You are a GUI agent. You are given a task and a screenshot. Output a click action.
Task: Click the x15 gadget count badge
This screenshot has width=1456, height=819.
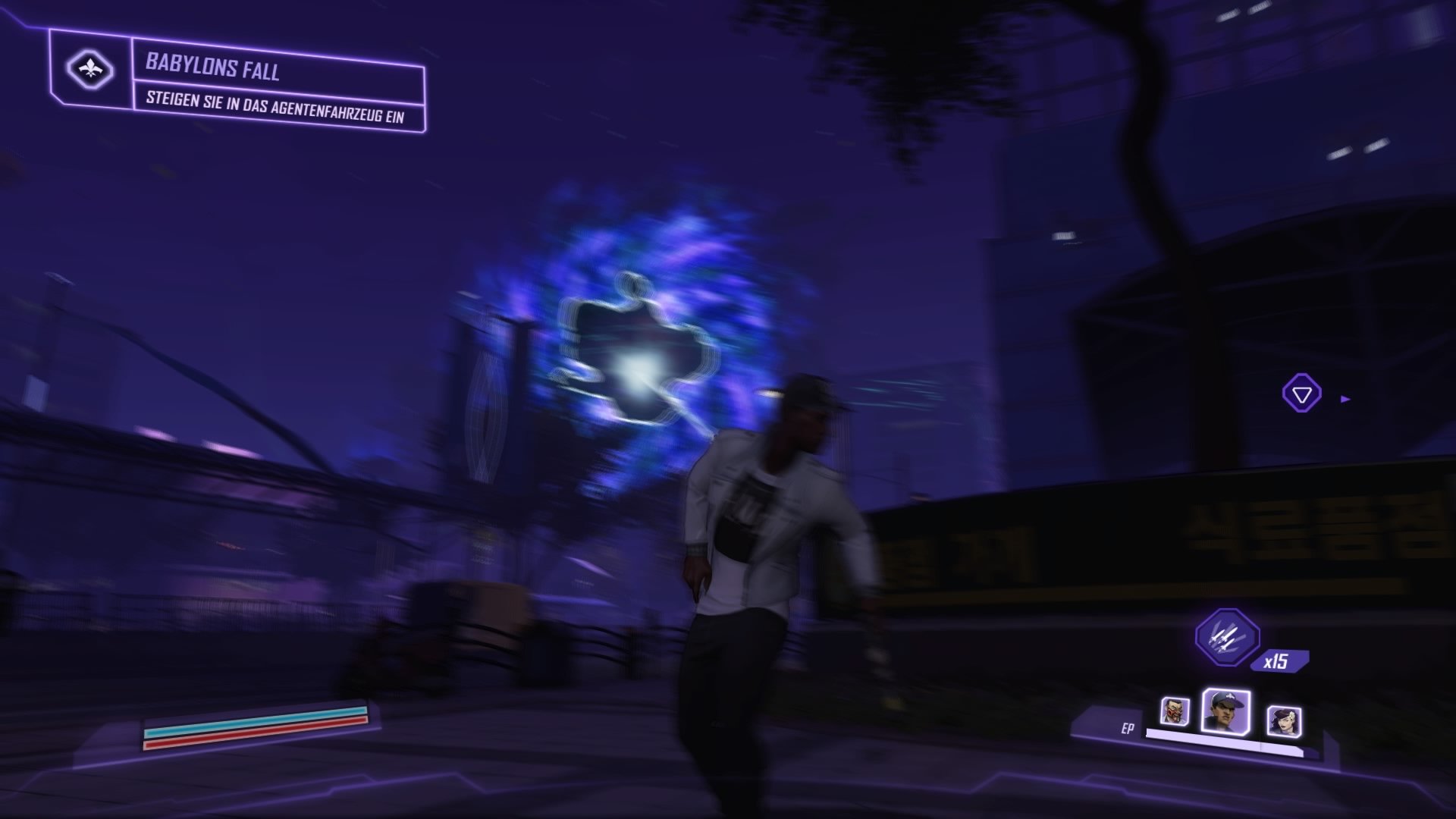pyautogui.click(x=1279, y=661)
